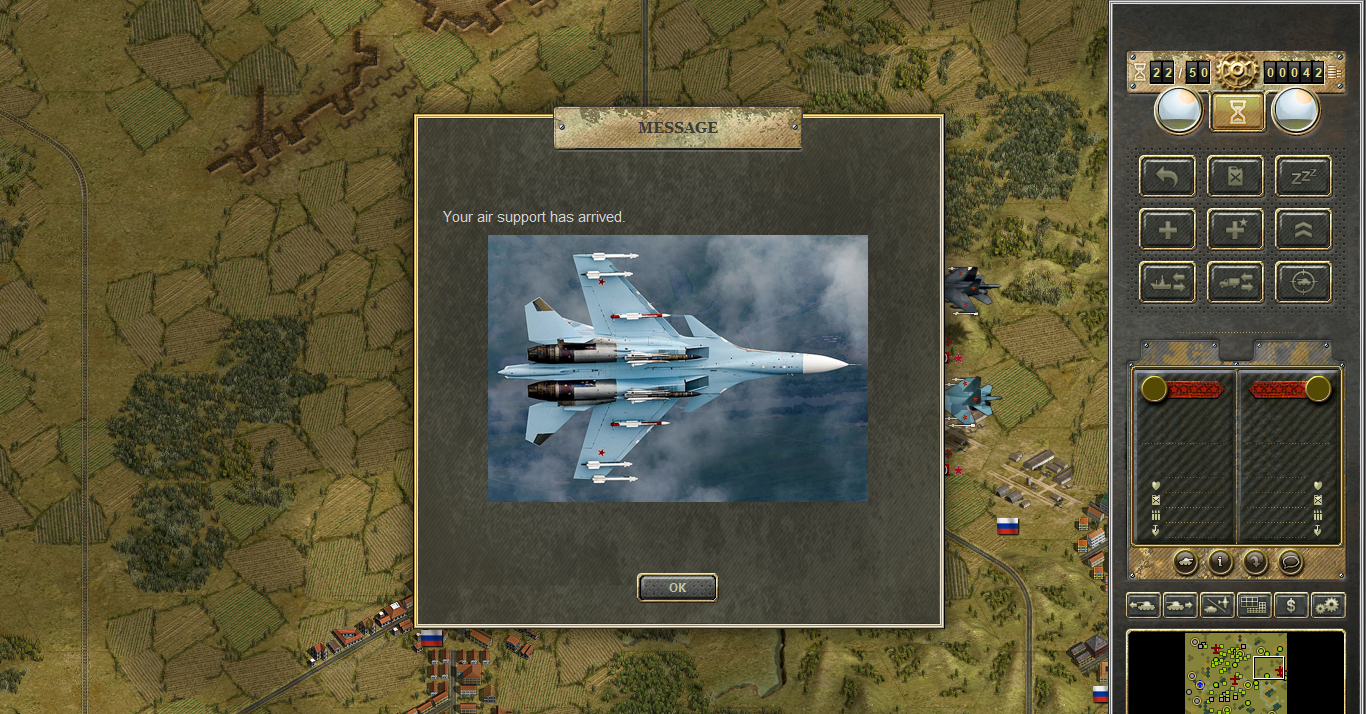Click the truck with swap arrows button
Viewport: 1366px width, 714px height.
(x=1235, y=283)
